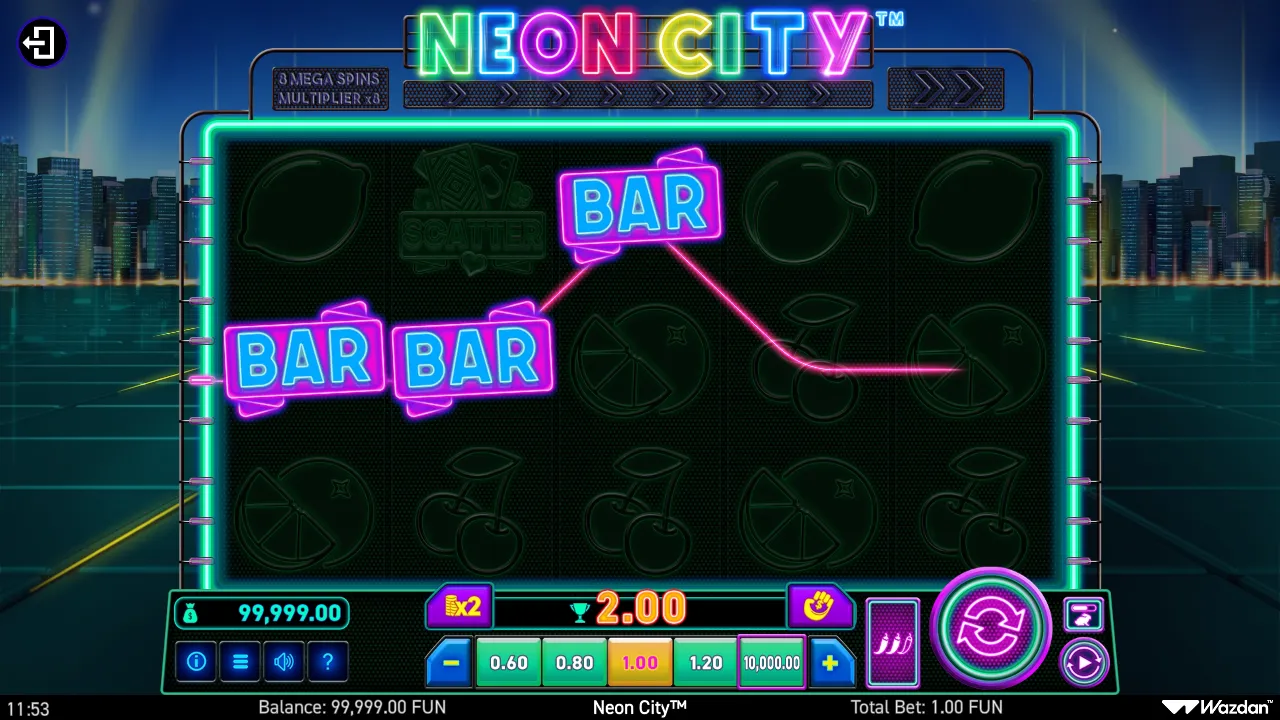Enable turbo mode with the rabbit toggle
The width and height of the screenshot is (1280, 720).
1083,613
